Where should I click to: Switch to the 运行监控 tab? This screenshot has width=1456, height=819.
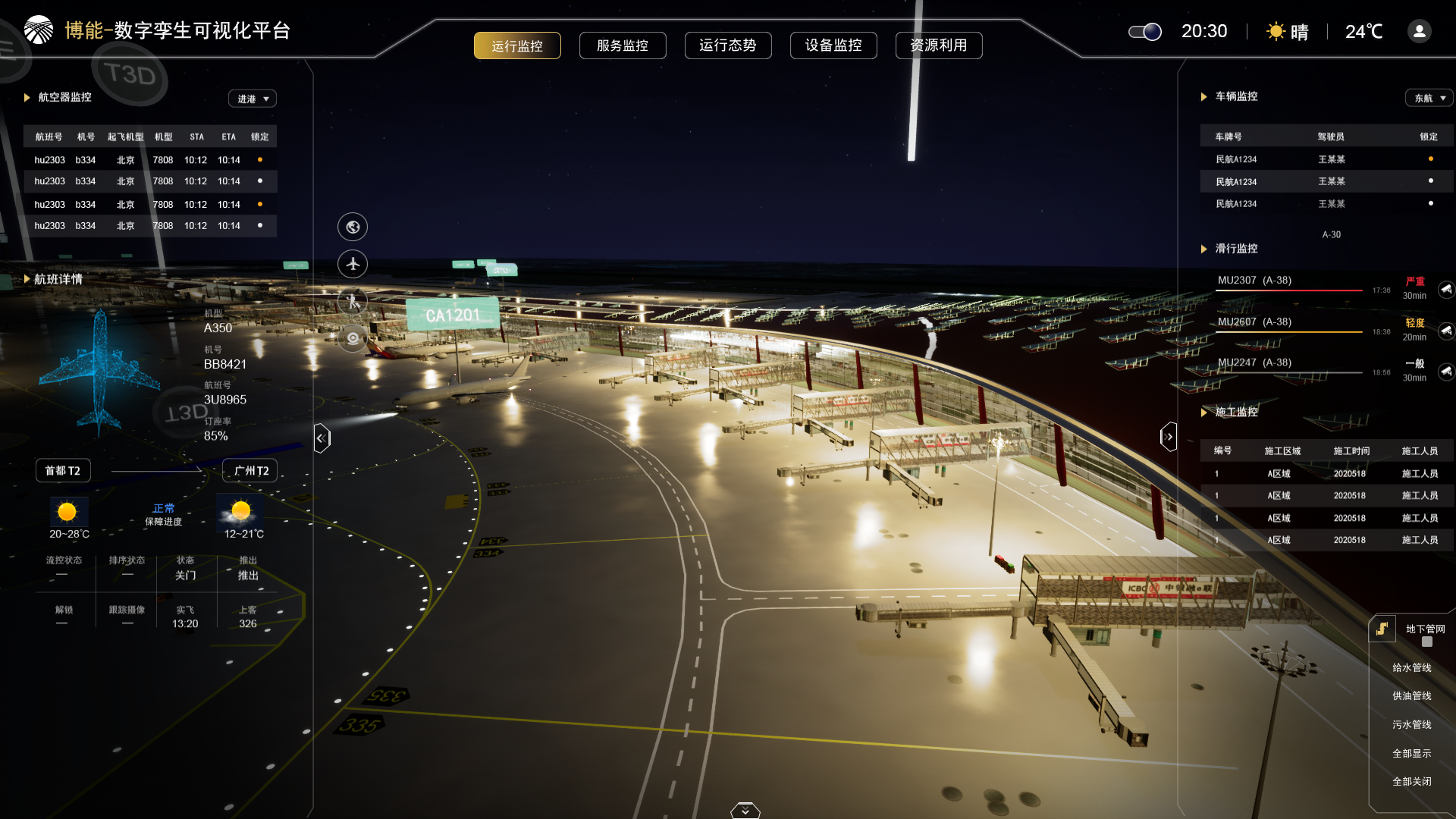(x=517, y=45)
